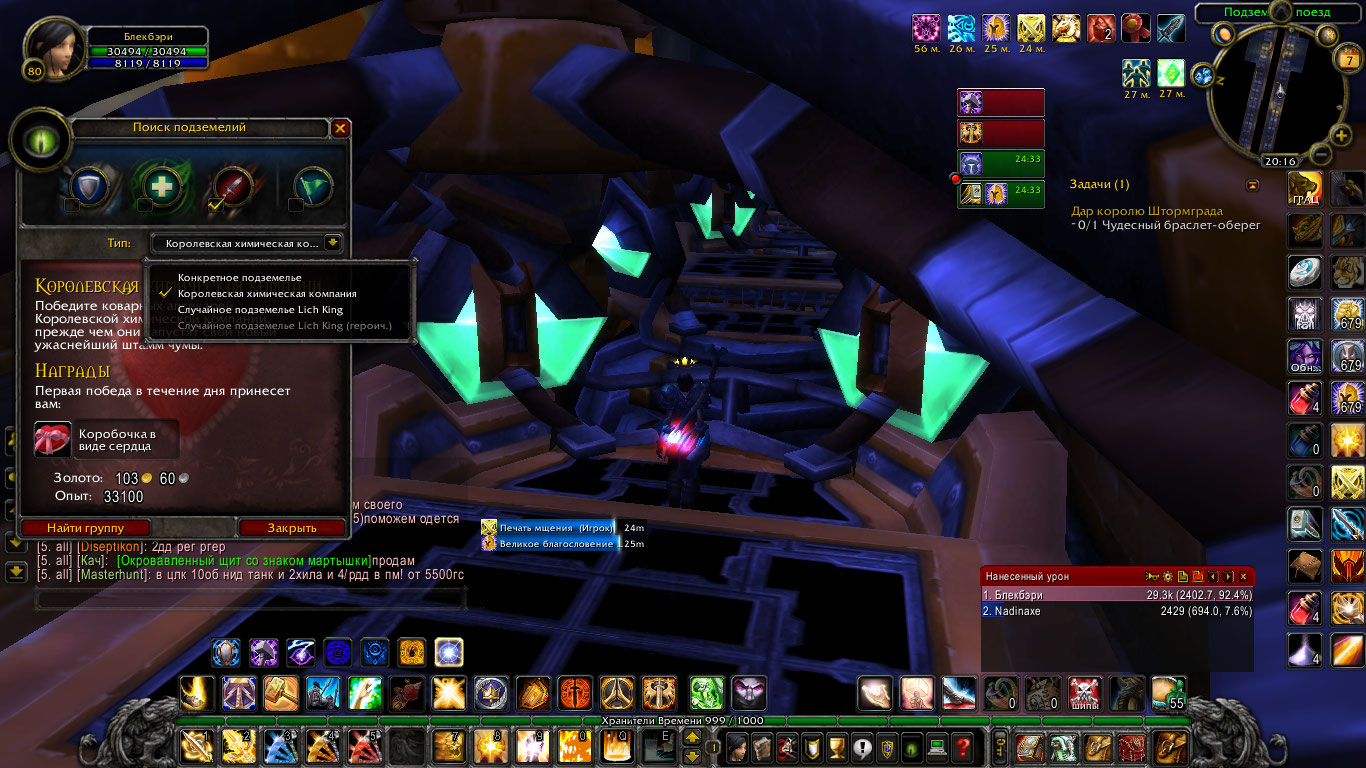Open the red question mark help menu
1366x768 pixels.
point(962,746)
